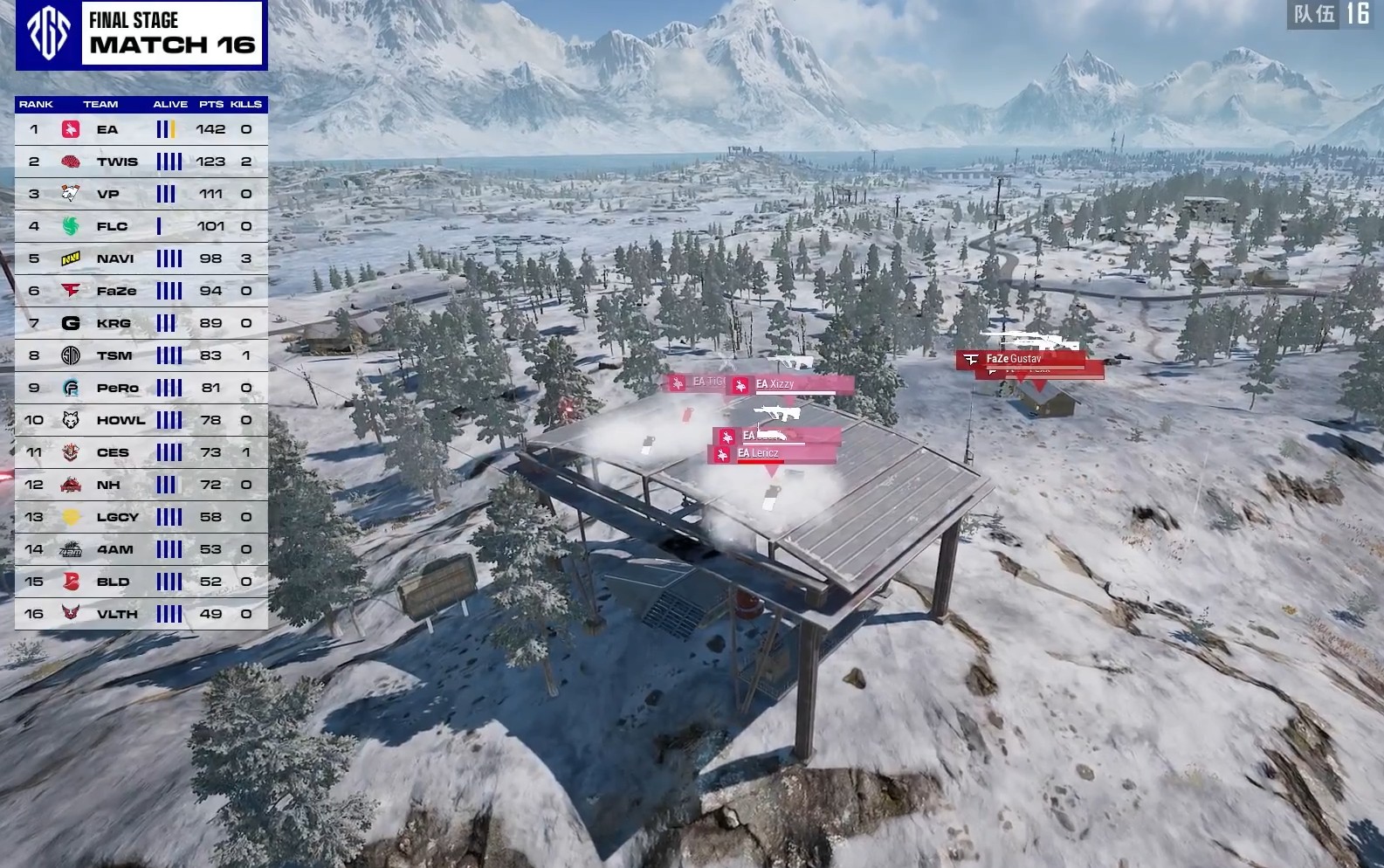This screenshot has width=1384, height=868.
Task: Choose the KRG team row
Action: coord(141,323)
